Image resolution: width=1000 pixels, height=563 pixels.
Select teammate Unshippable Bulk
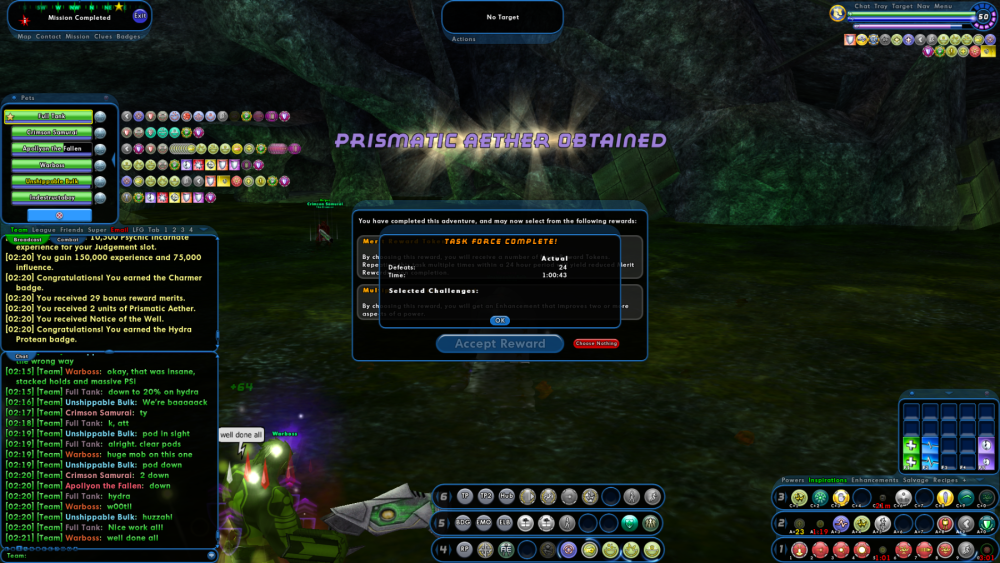(x=52, y=181)
